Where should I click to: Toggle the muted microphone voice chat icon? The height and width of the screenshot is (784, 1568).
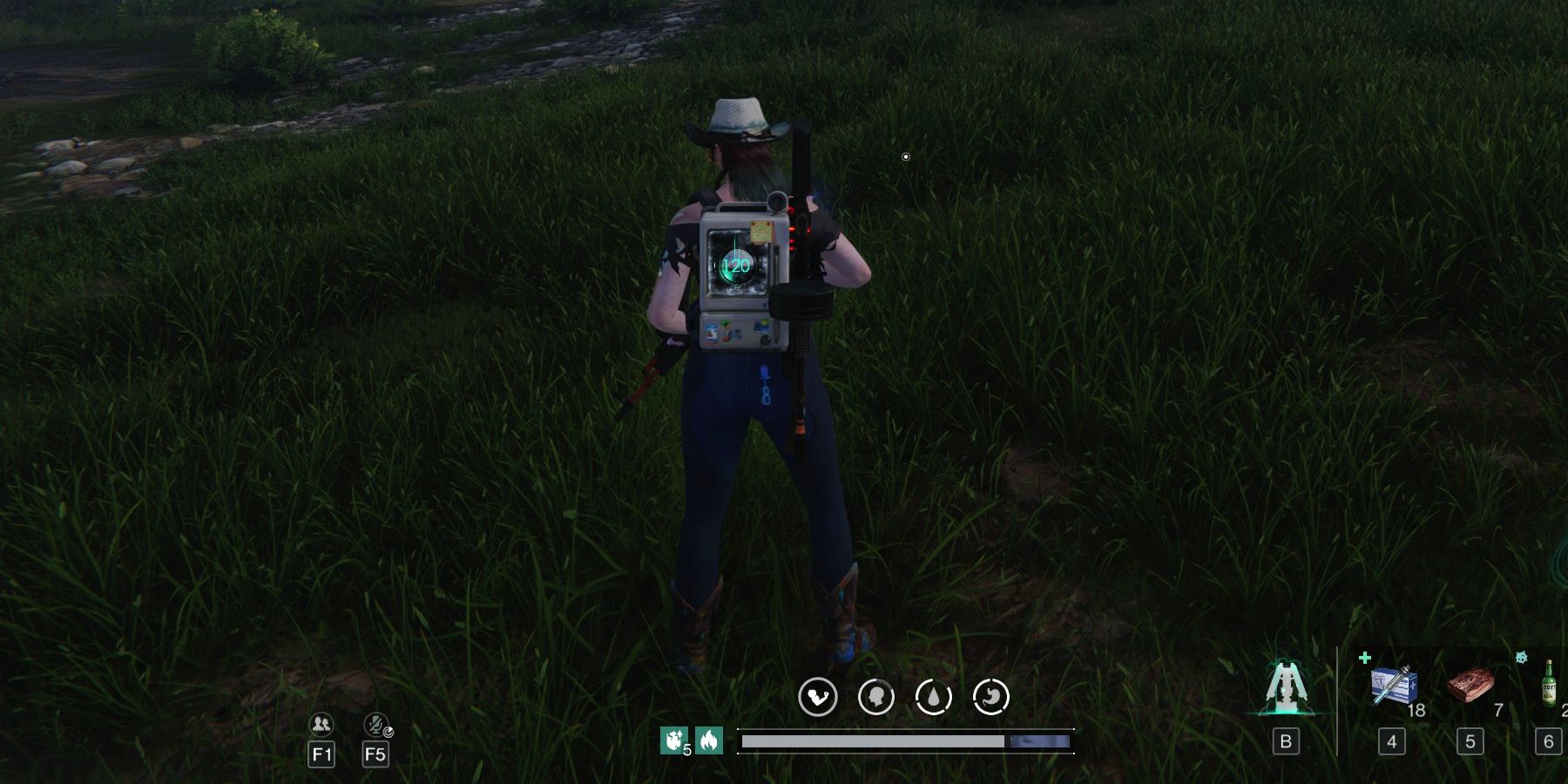click(x=376, y=725)
